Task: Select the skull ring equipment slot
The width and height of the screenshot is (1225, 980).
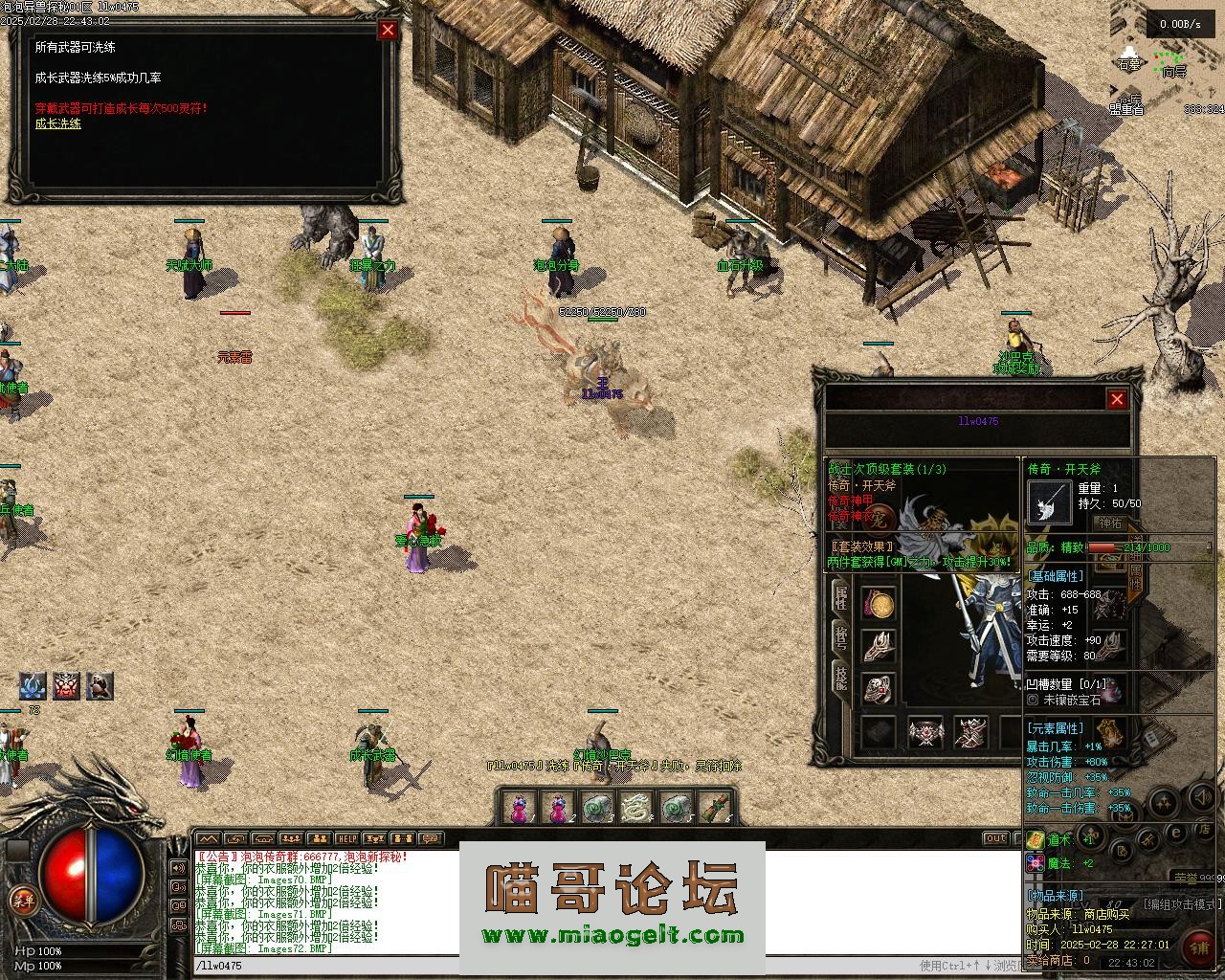Action: pyautogui.click(x=880, y=687)
